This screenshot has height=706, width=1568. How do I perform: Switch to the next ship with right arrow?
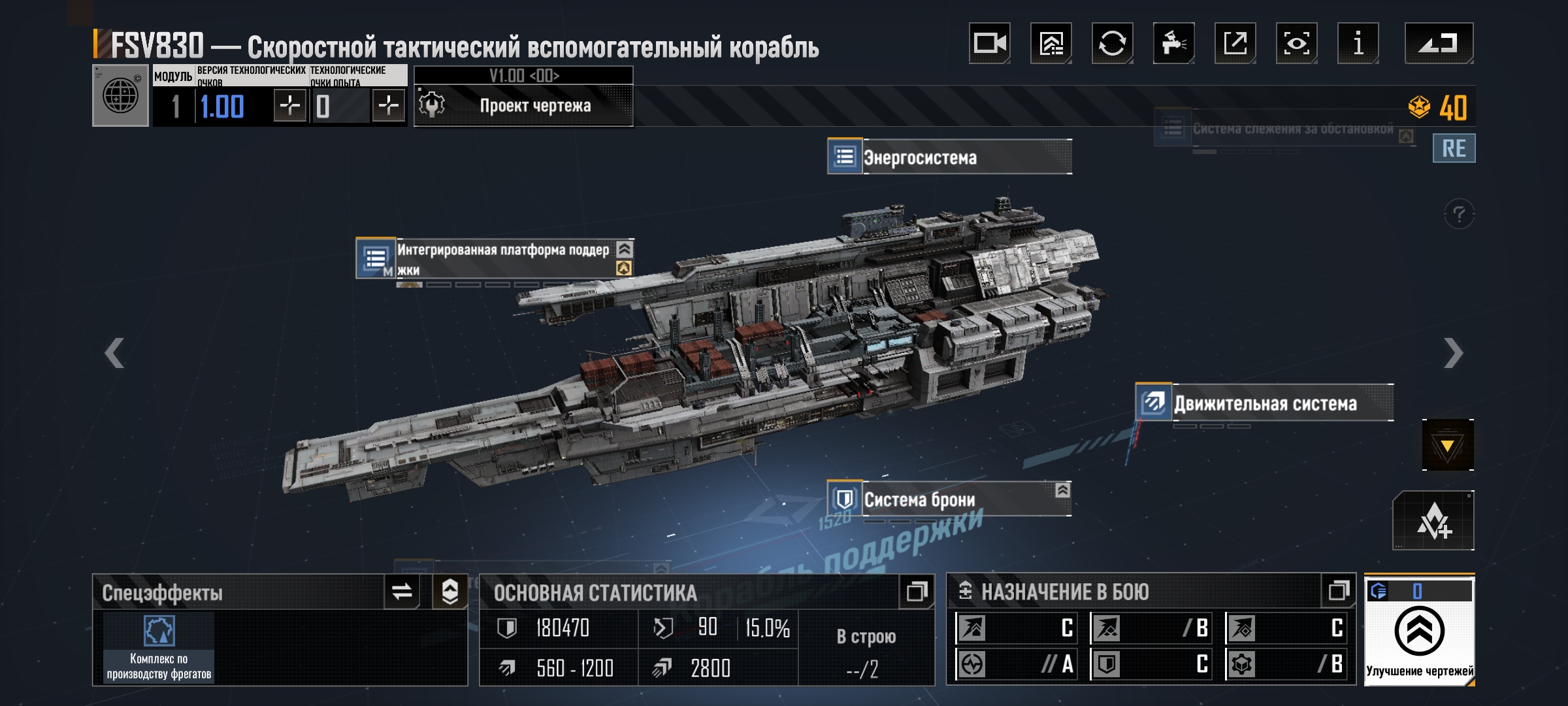[x=1453, y=353]
